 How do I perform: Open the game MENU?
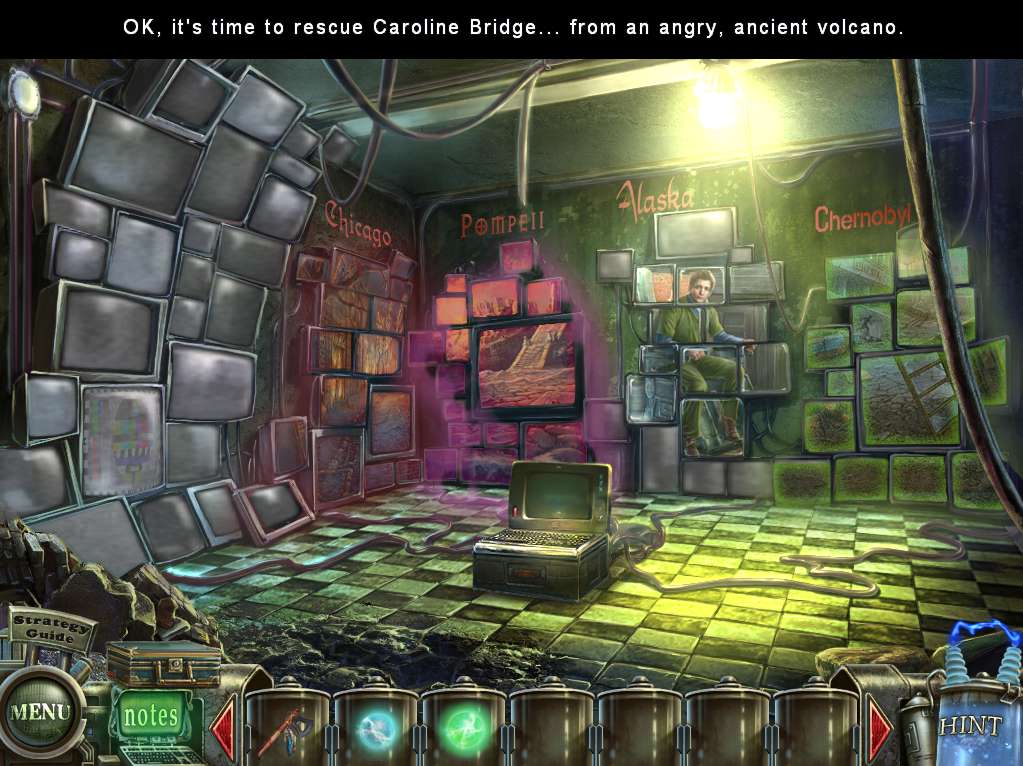click(41, 713)
